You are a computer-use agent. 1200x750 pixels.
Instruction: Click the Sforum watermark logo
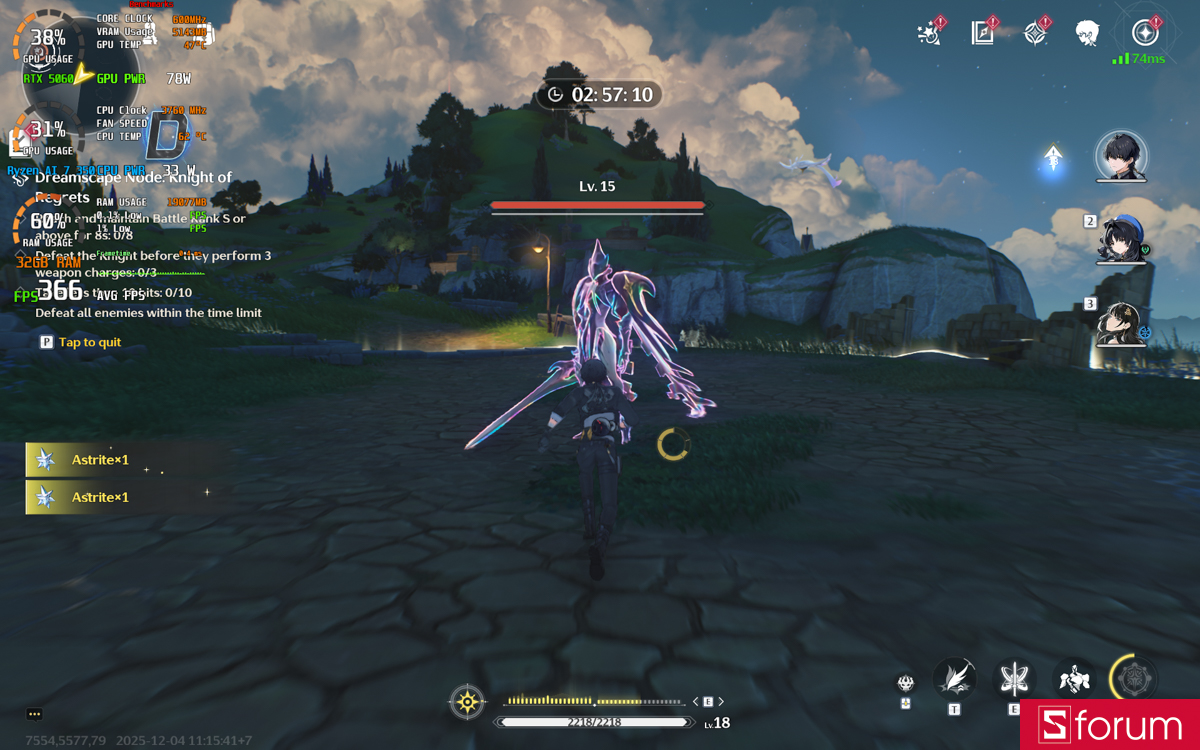click(1109, 725)
